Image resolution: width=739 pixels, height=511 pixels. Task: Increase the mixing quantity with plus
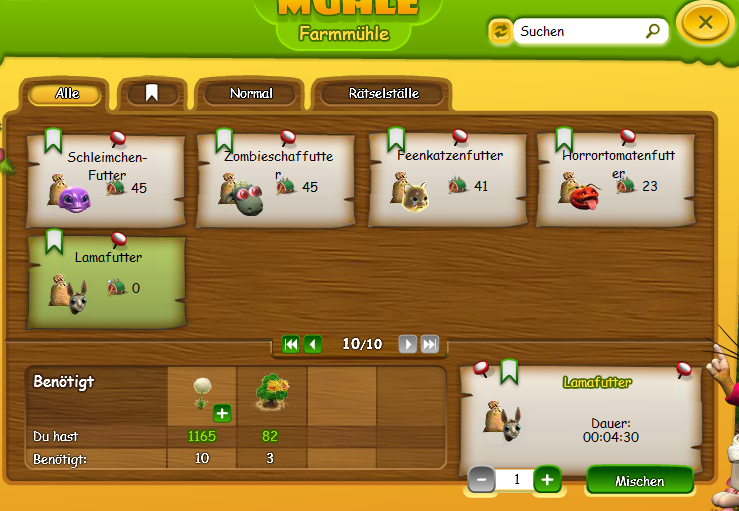[x=547, y=480]
